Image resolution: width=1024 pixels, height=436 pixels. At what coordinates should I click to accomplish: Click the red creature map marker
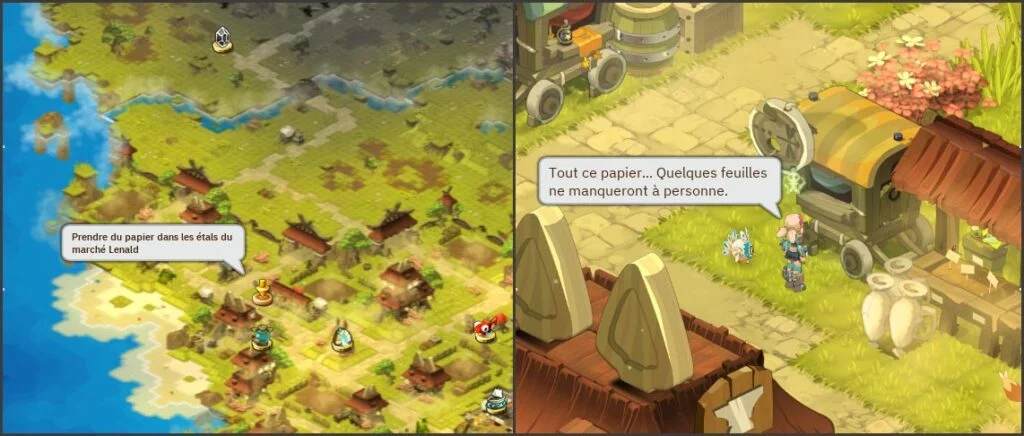coord(486,328)
